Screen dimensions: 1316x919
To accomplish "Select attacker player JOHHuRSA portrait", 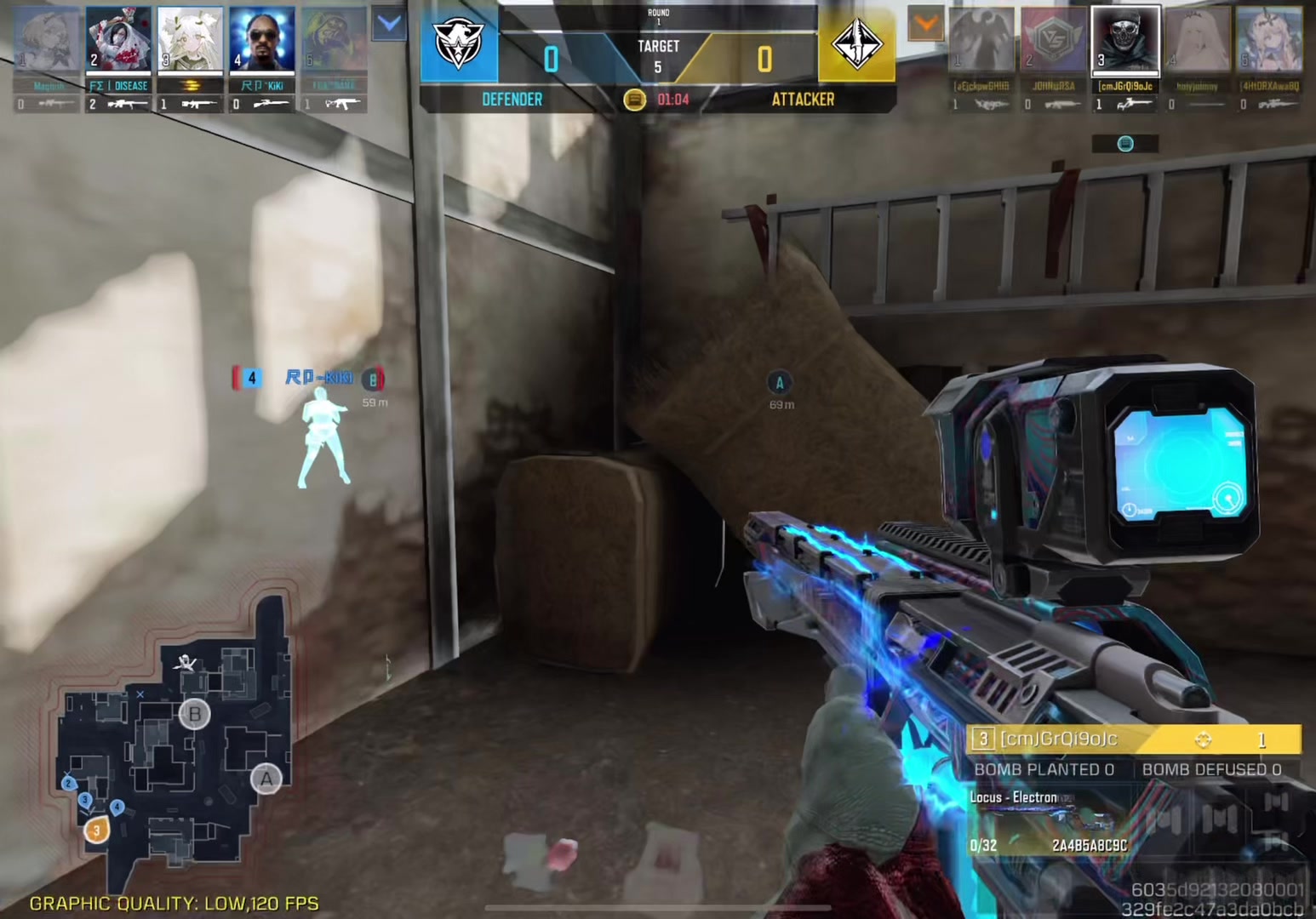I will 1054,40.
